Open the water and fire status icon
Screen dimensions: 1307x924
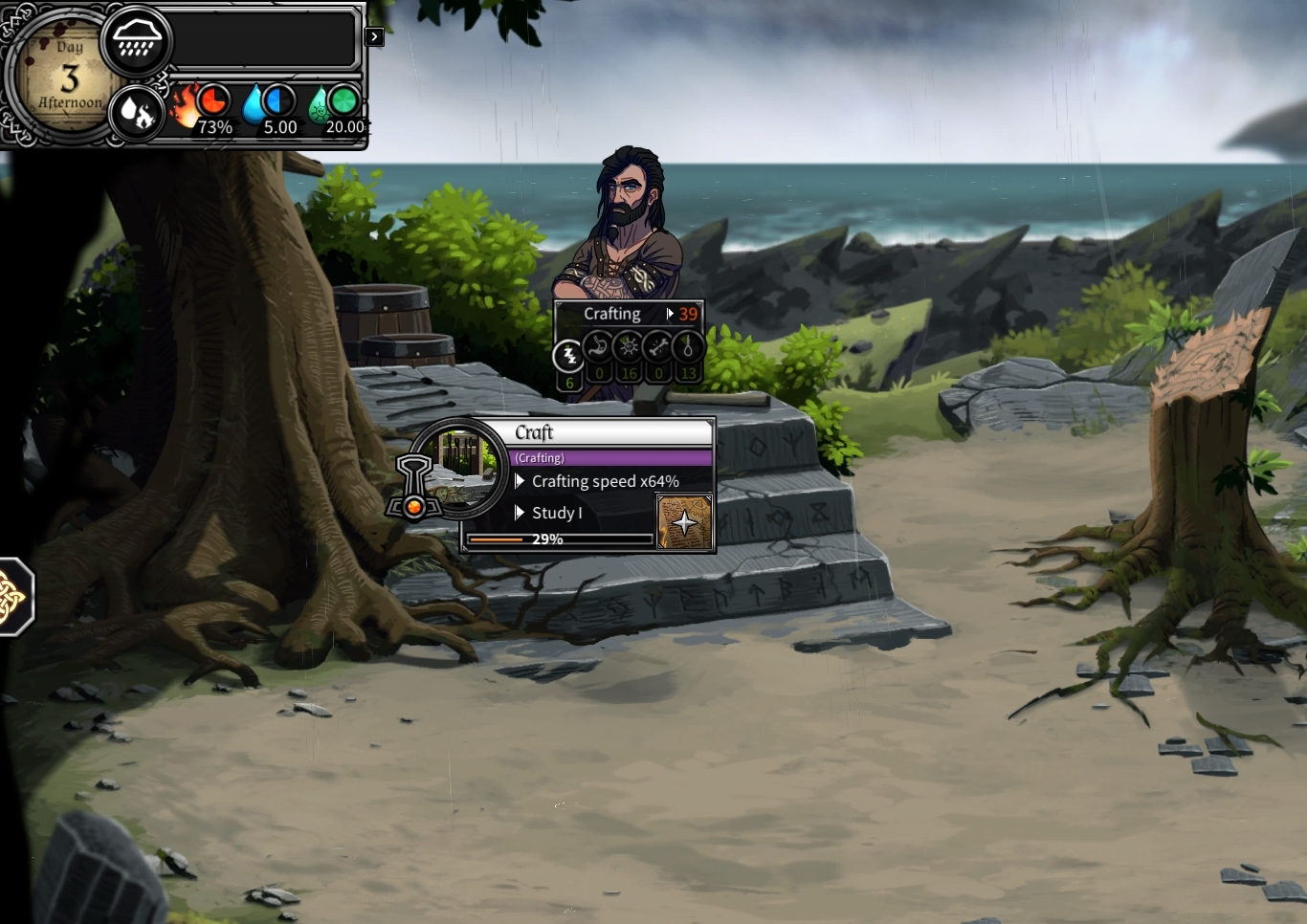click(137, 114)
